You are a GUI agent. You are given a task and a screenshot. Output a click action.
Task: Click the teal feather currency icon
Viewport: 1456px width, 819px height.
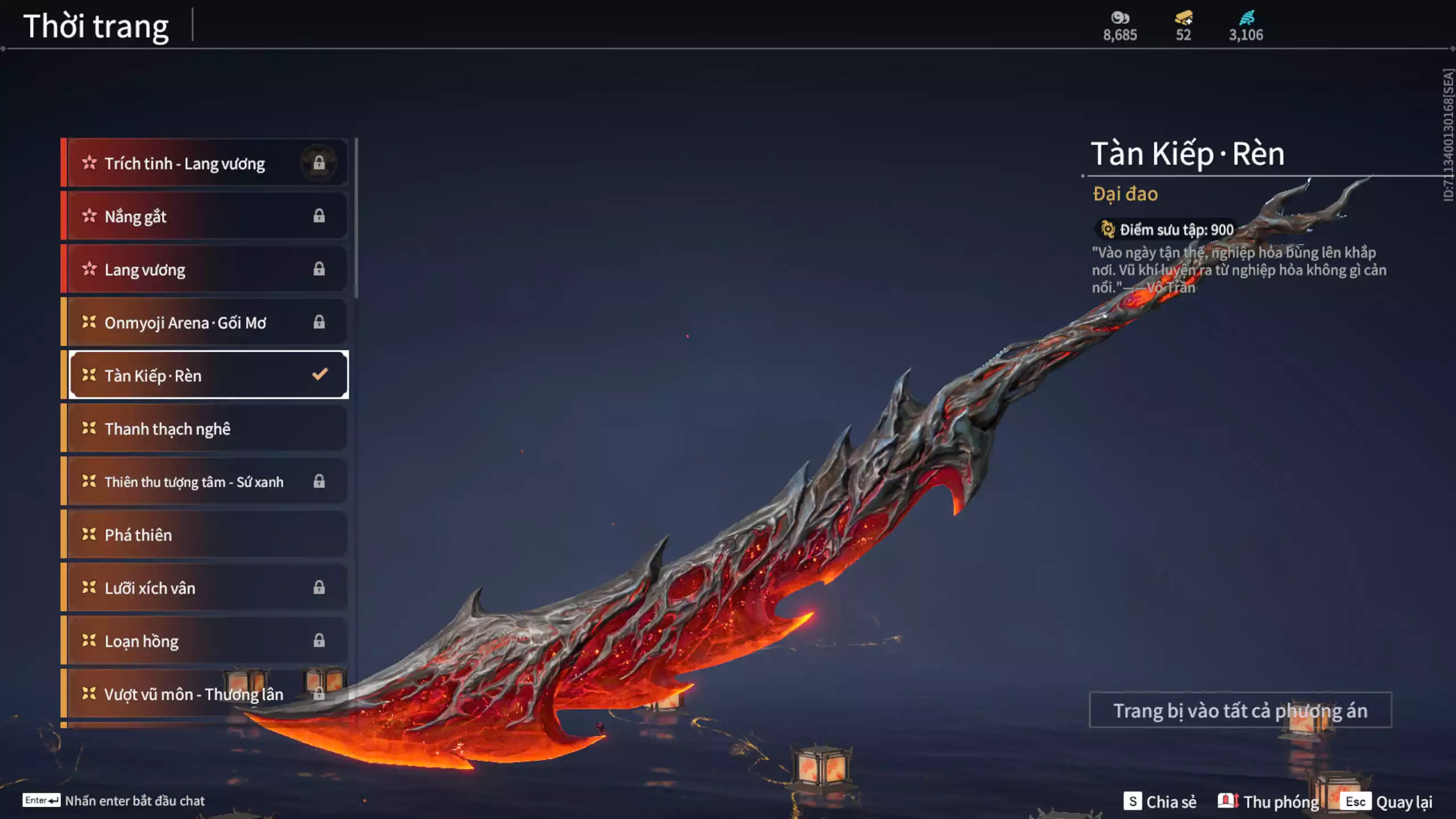pos(1246,18)
